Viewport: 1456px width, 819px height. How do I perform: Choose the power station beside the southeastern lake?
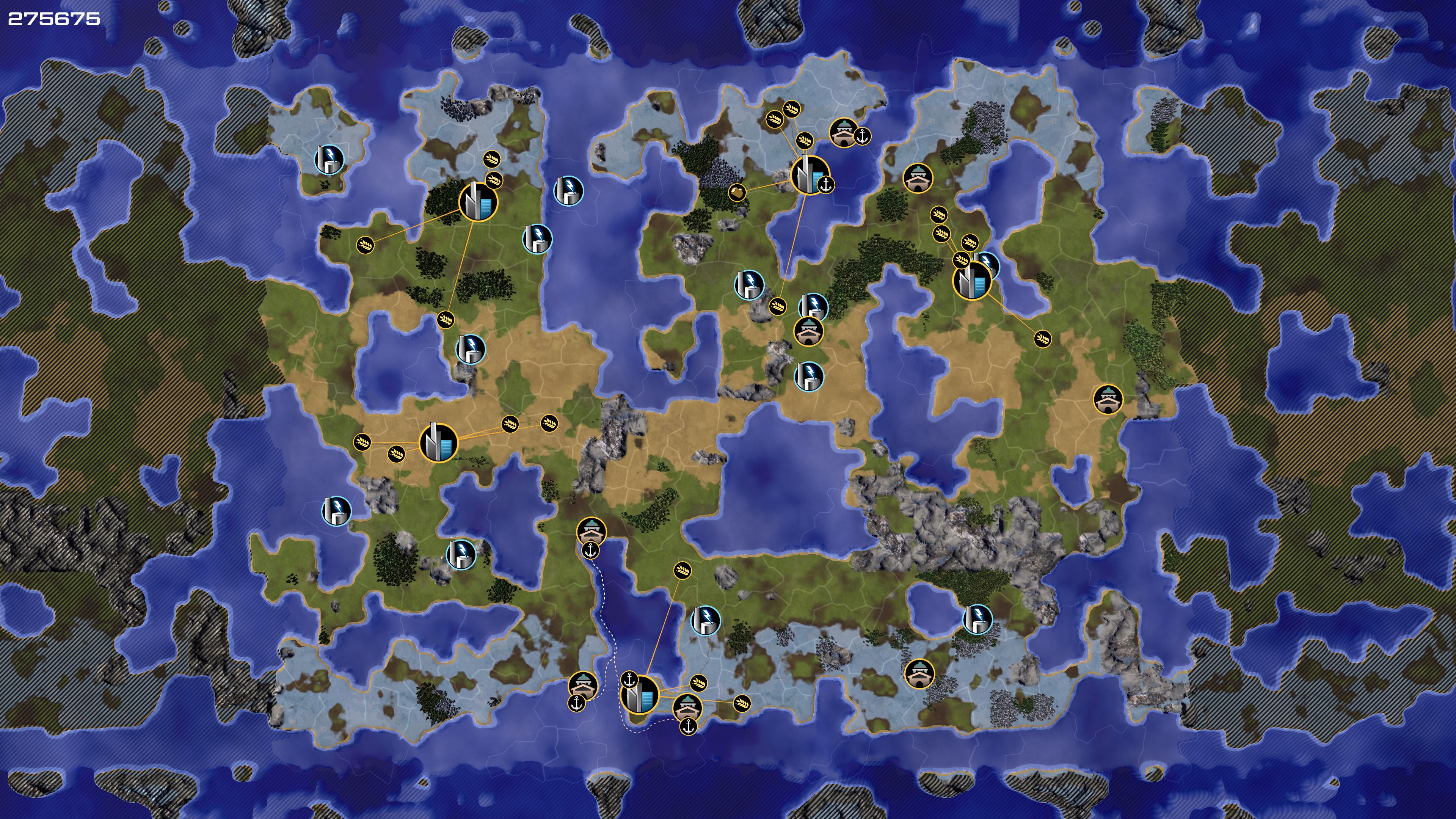coord(977,618)
